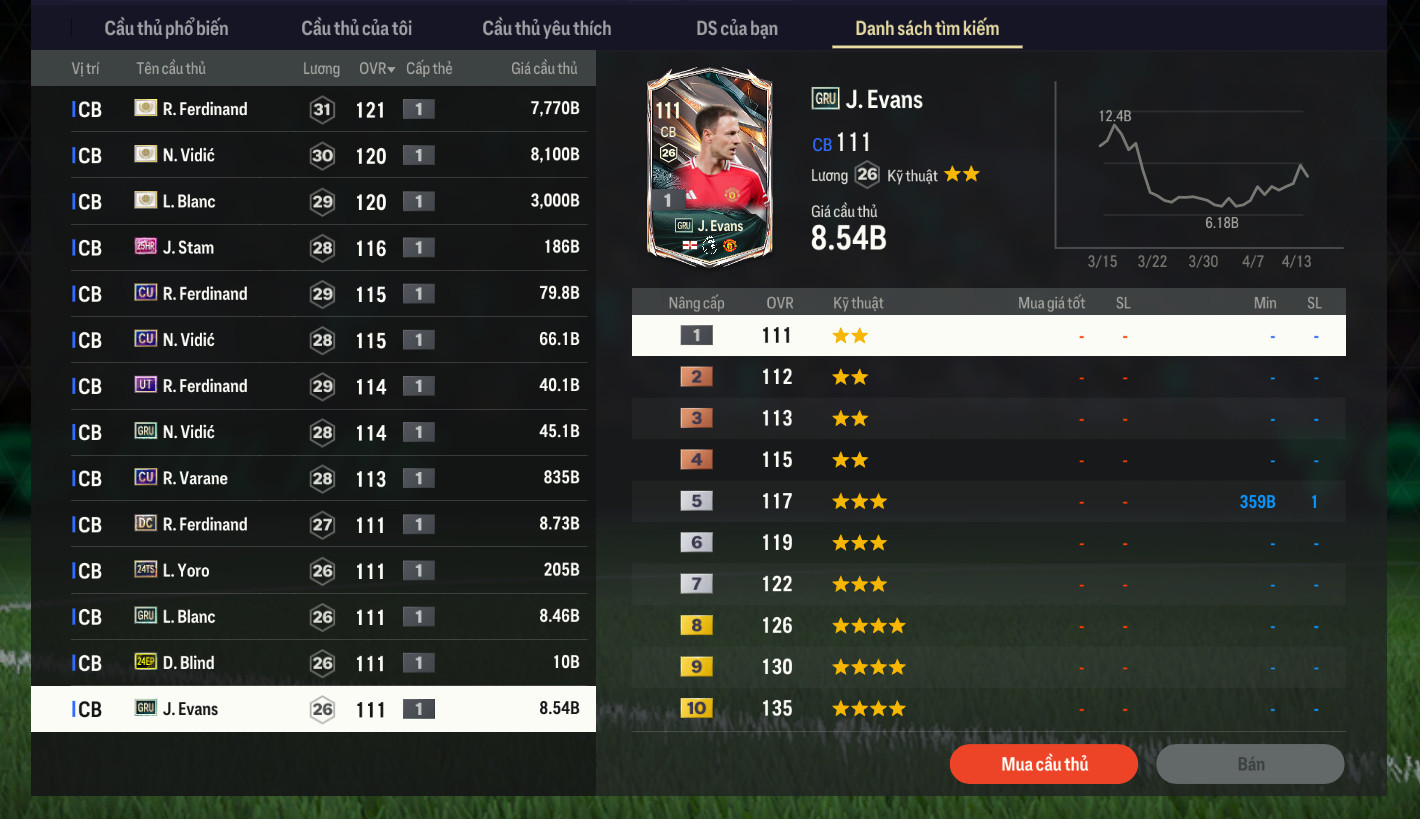Click the Mua cầu thủ button
The width and height of the screenshot is (1420, 819).
click(1044, 764)
